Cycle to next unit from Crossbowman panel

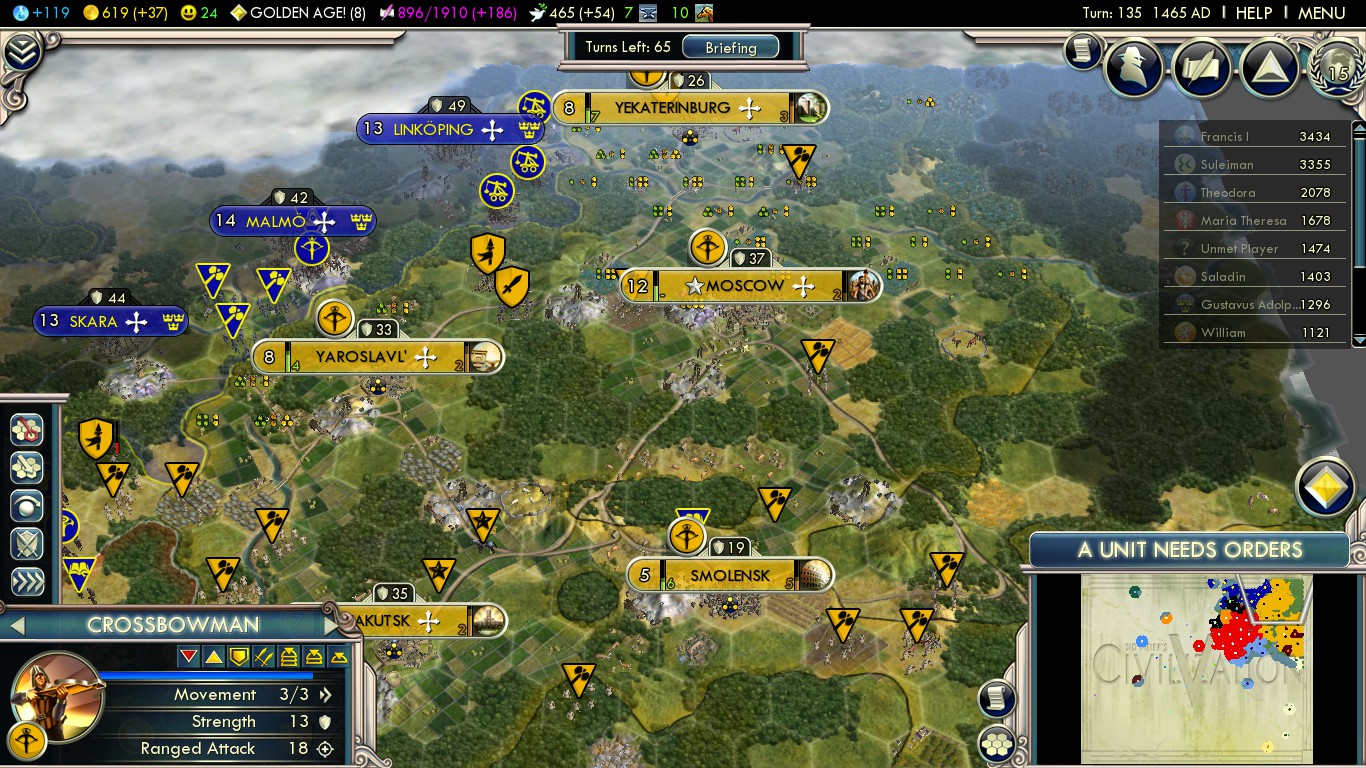click(333, 625)
